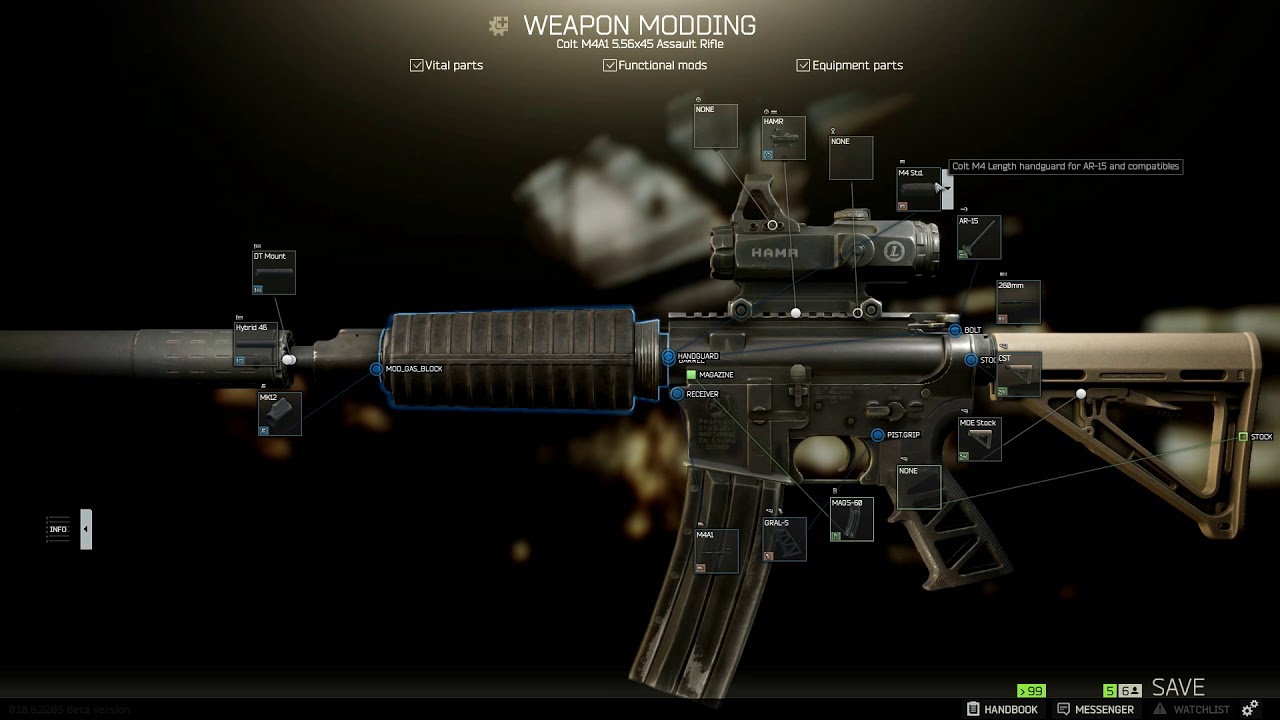Select the AR-15 charging handle slot

pos(978,238)
